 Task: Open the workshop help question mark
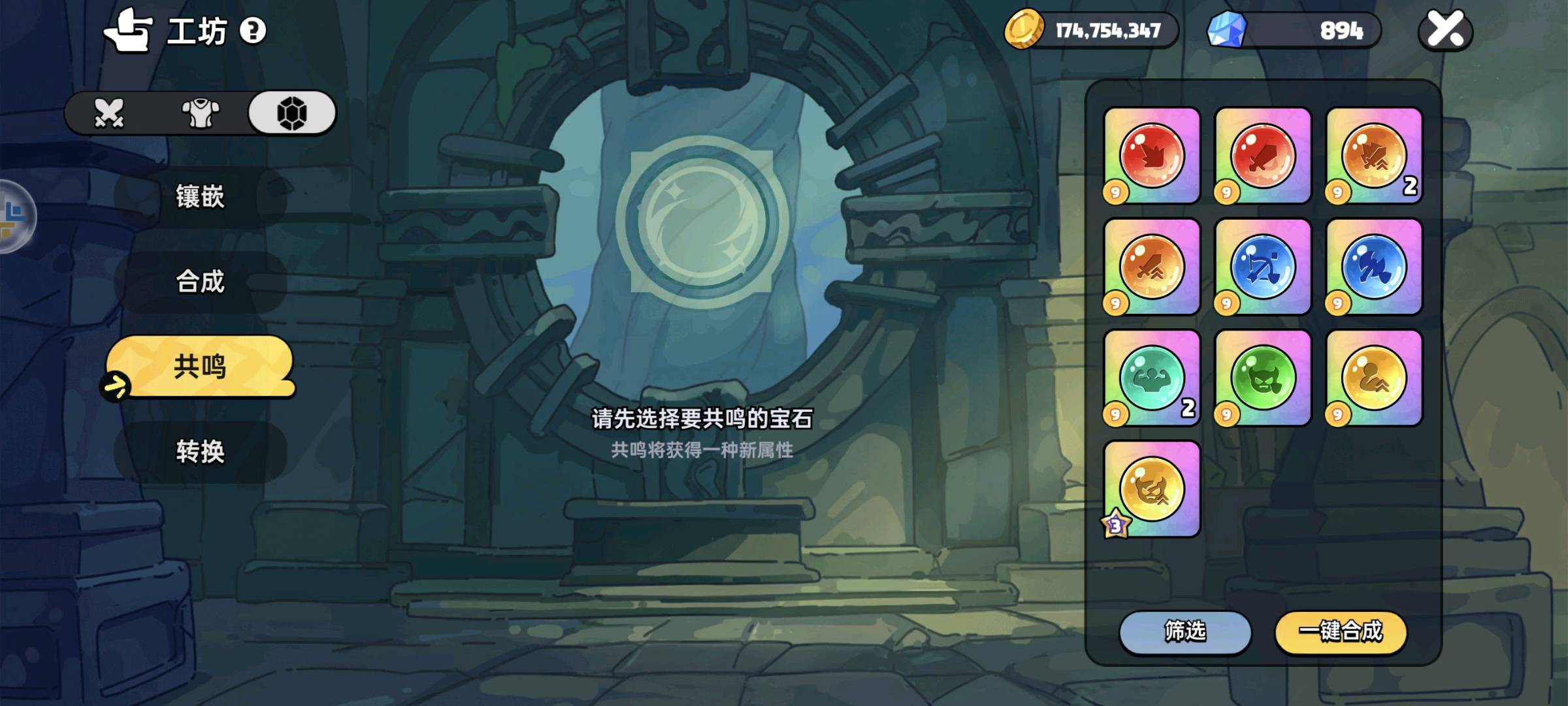[x=253, y=30]
